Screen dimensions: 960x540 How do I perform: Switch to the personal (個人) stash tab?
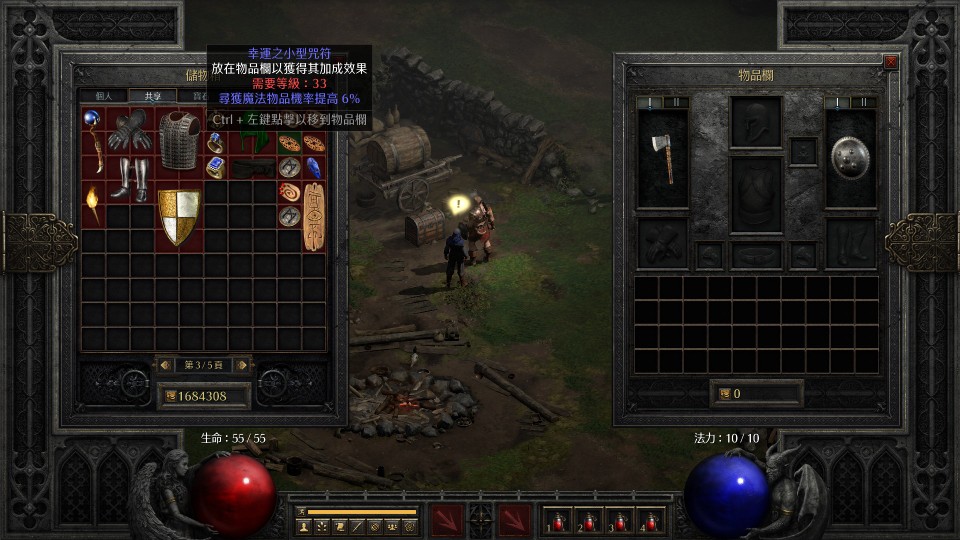pyautogui.click(x=105, y=97)
